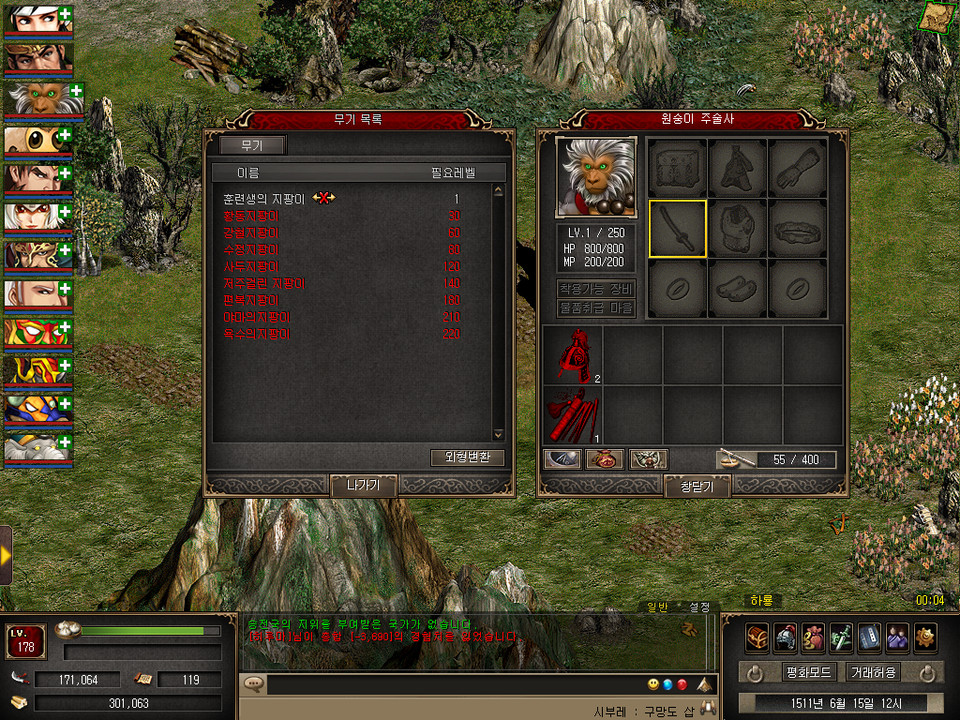Click the 물품취급 마을 button

click(595, 308)
